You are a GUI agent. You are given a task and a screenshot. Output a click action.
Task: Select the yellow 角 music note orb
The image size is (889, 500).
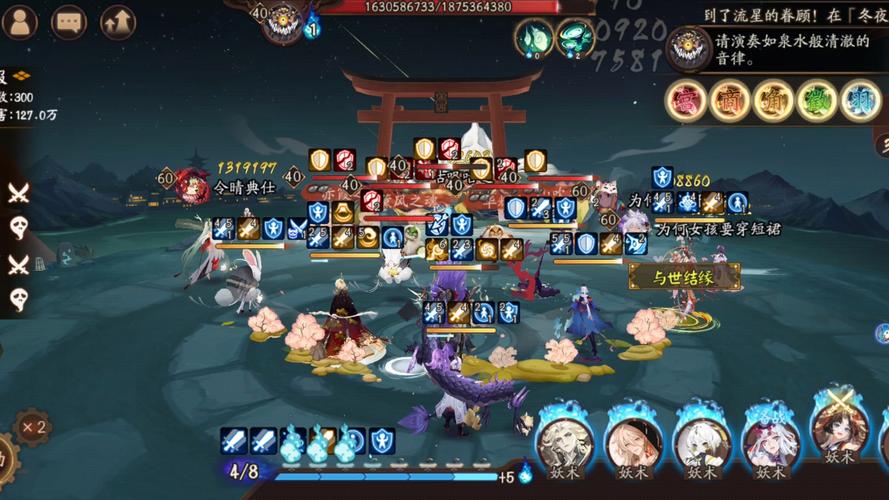774,100
